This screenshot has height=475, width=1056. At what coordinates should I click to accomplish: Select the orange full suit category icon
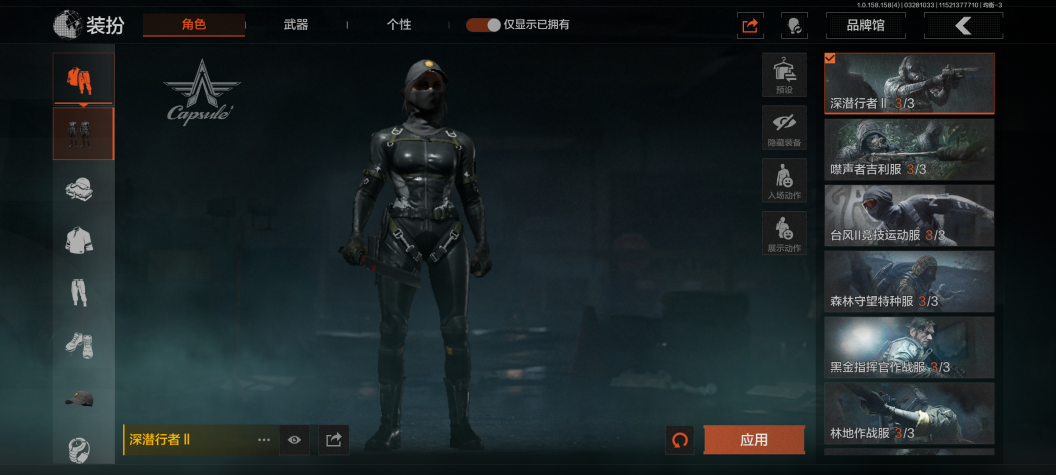(x=83, y=78)
